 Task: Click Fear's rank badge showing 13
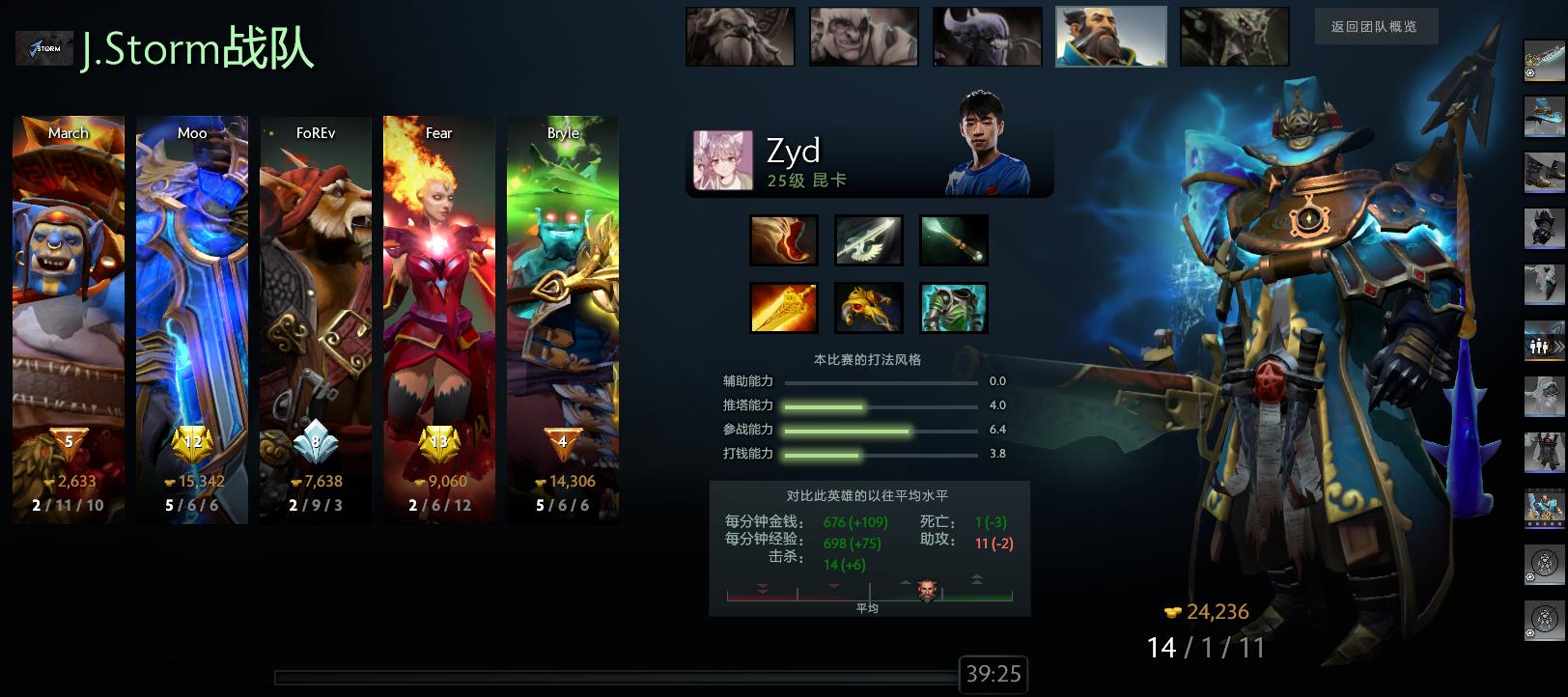tap(439, 442)
